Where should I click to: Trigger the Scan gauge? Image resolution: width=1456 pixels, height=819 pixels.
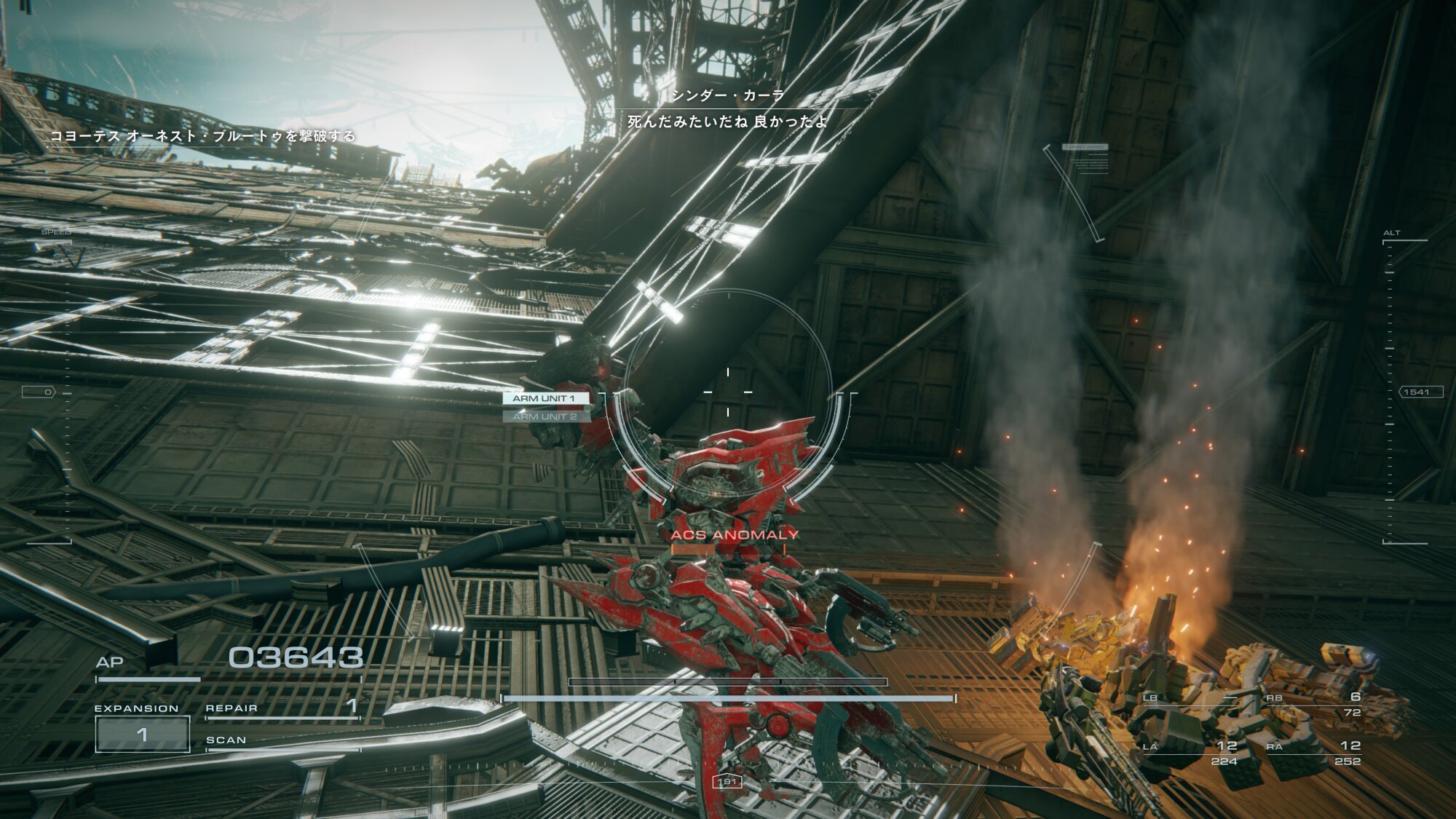[x=282, y=742]
